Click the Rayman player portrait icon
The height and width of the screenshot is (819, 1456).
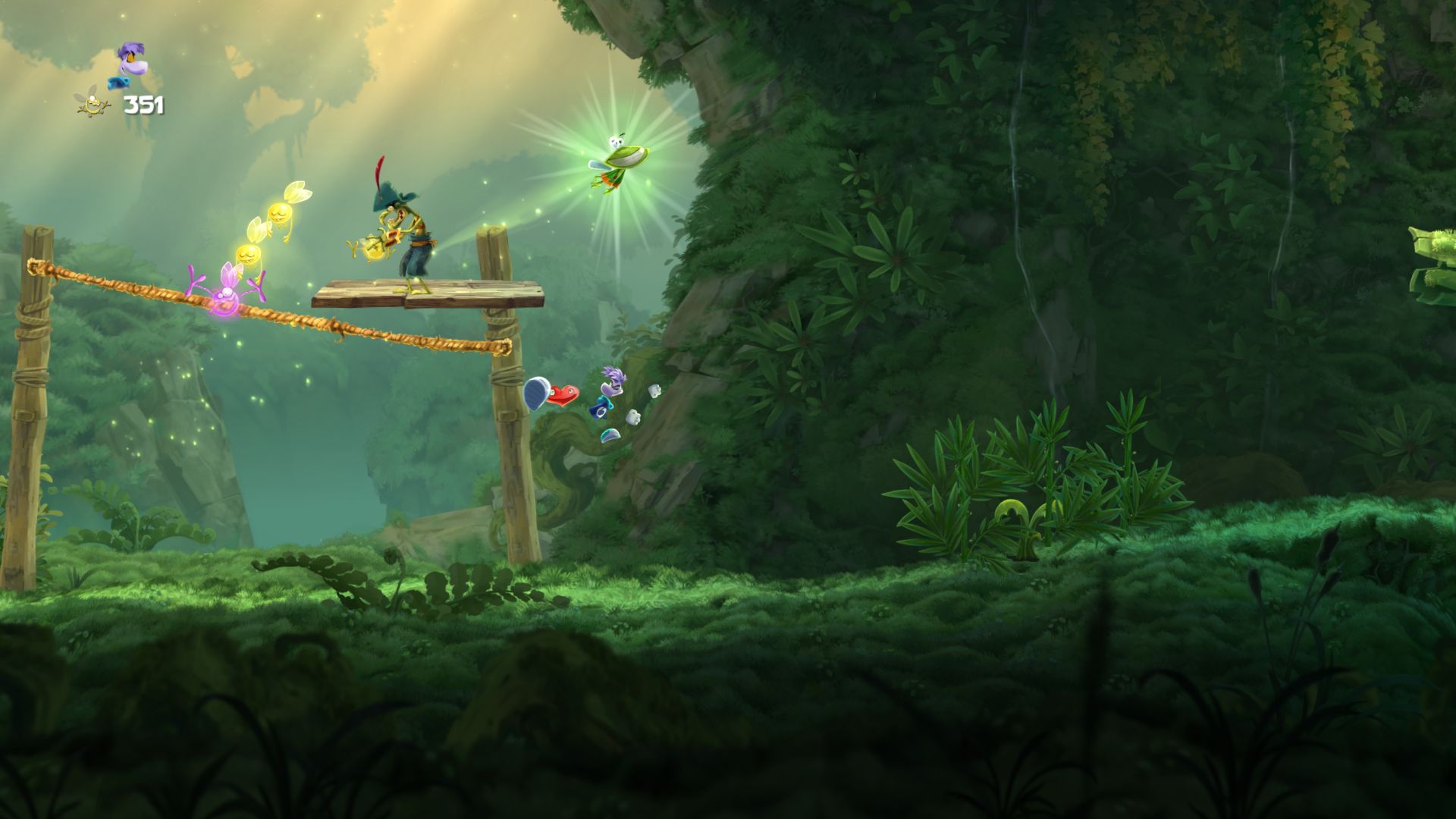130,65
